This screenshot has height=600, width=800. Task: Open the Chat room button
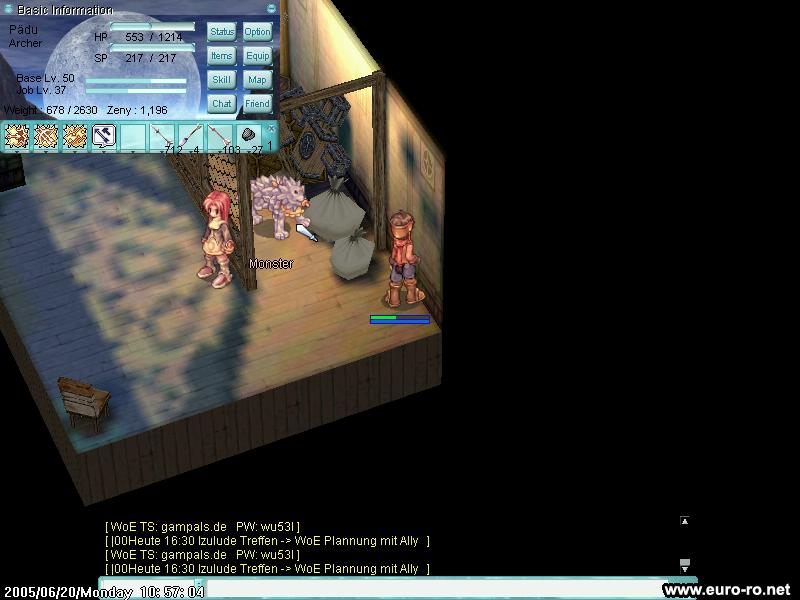[222, 104]
